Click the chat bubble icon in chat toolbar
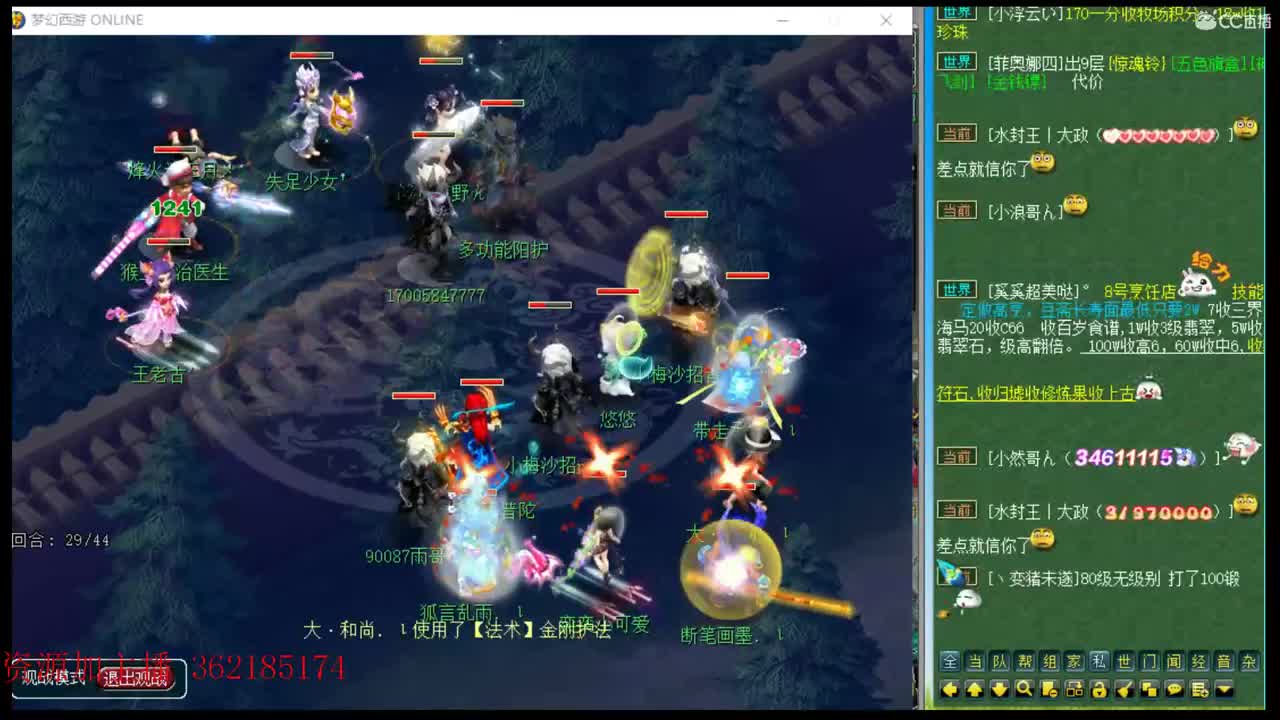 [x=1175, y=687]
